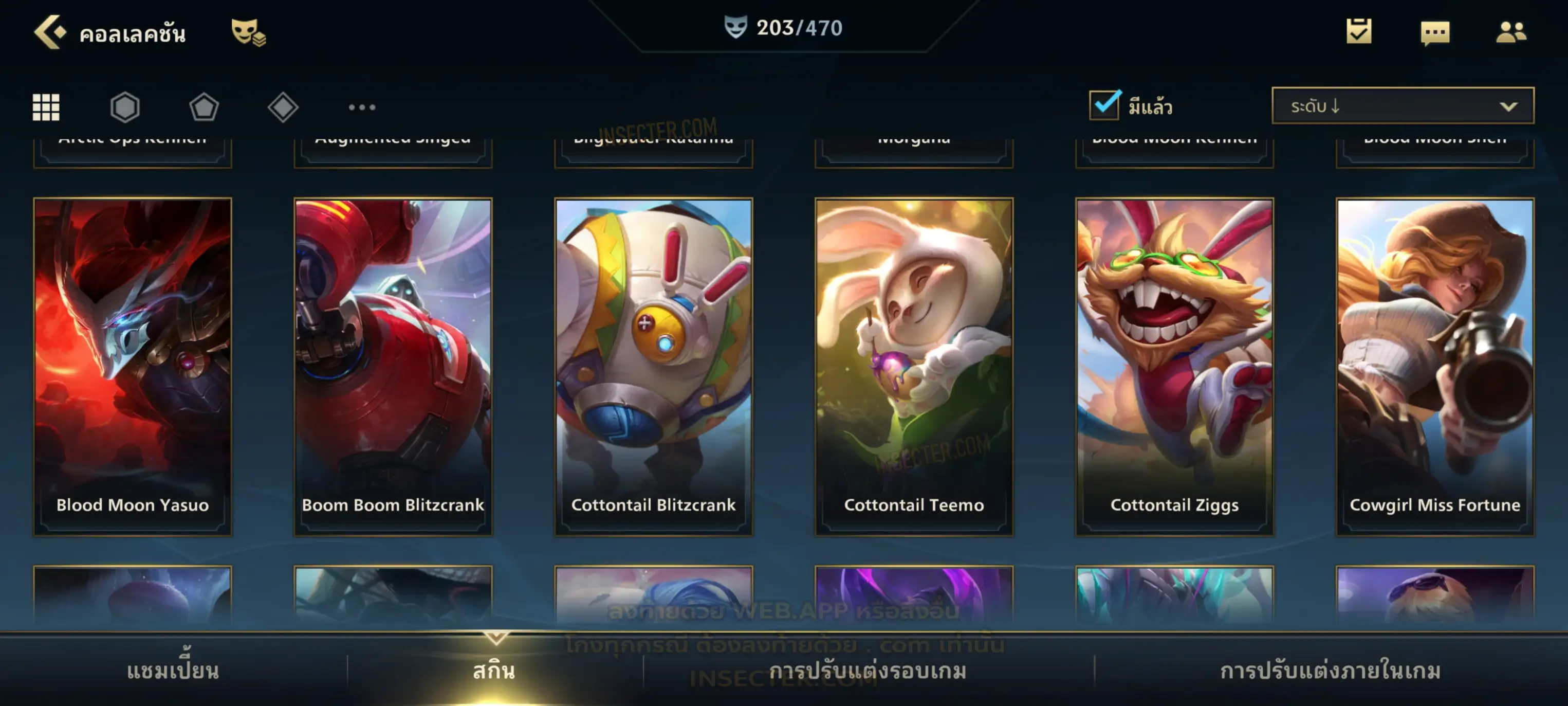Open the missions checklist icon
Viewport: 1568px width, 706px height.
pyautogui.click(x=1359, y=32)
